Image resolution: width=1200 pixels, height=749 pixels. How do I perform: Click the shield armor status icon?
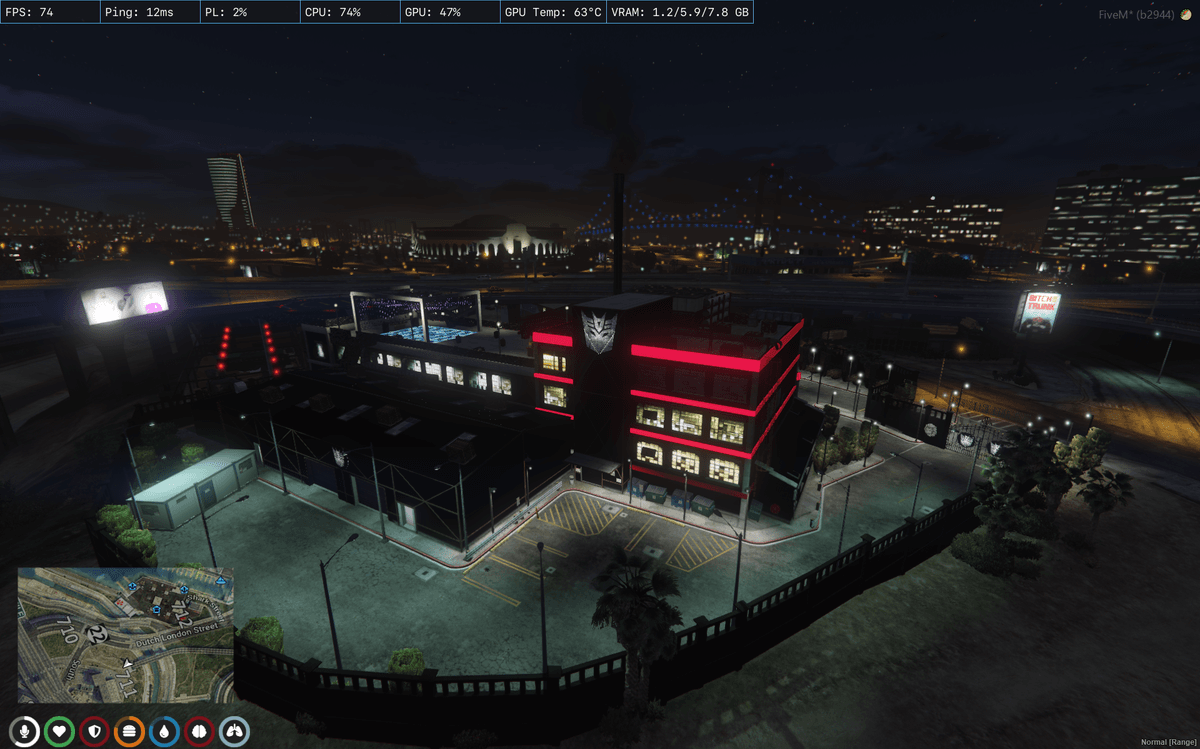coord(94,731)
